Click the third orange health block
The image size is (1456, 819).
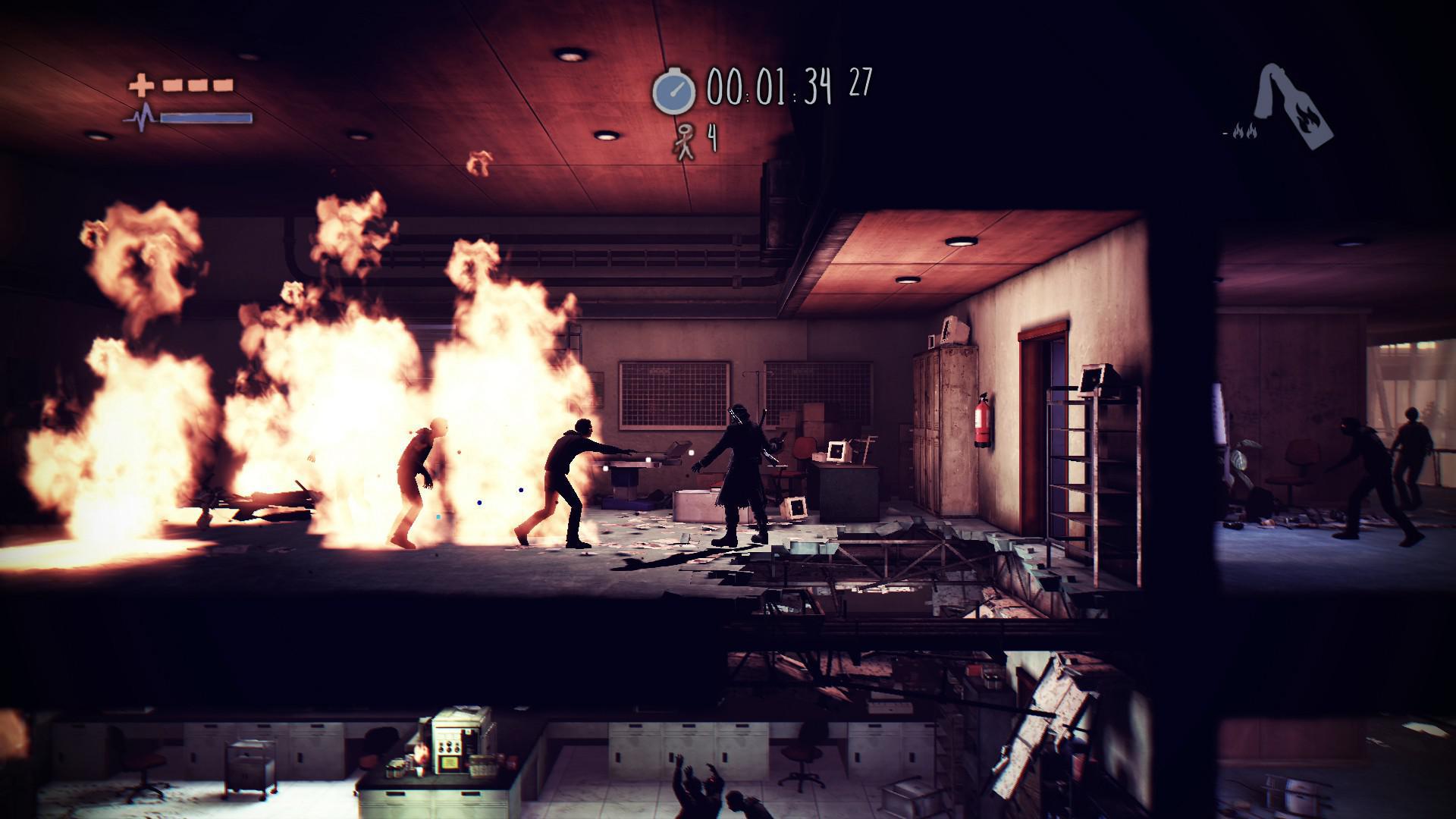[222, 86]
